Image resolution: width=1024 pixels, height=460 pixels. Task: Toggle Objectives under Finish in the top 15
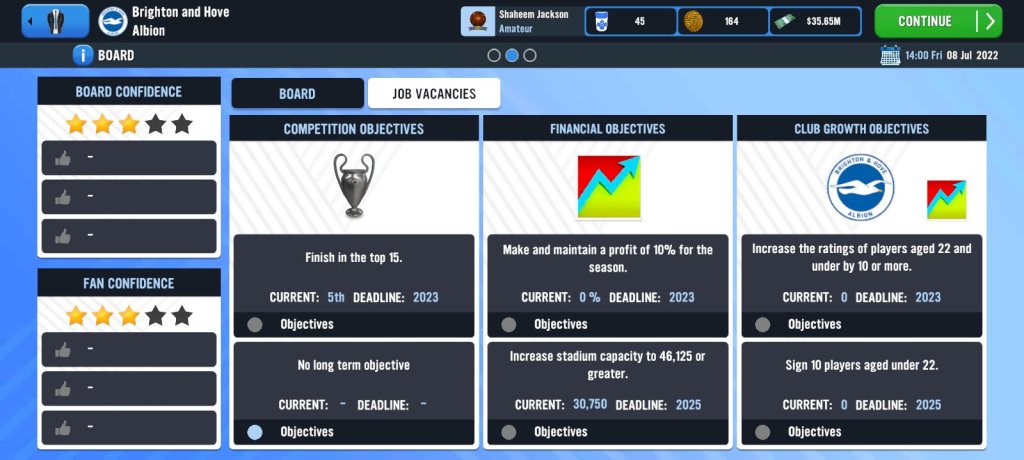[255, 324]
